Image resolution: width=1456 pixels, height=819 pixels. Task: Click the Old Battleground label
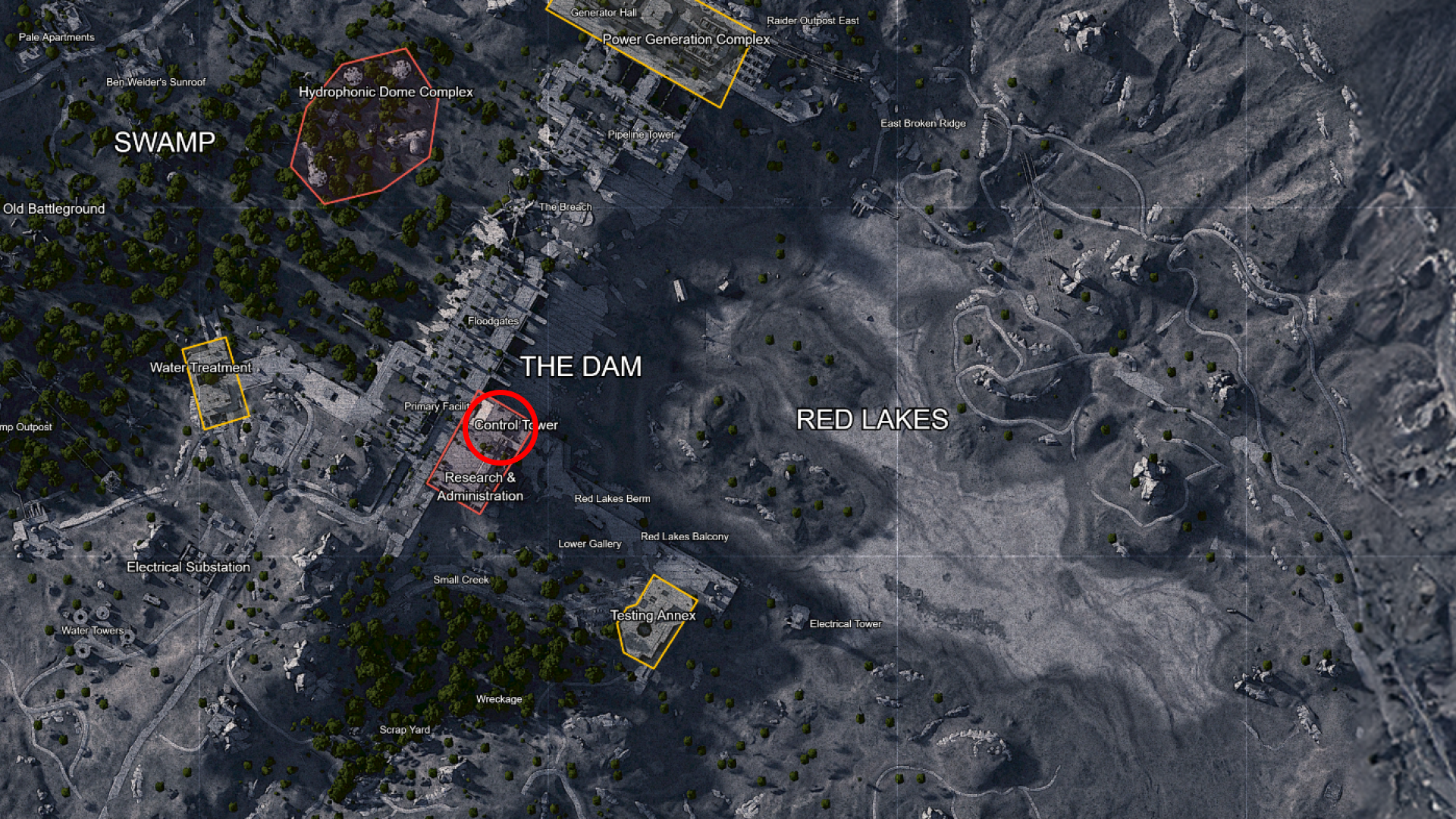[x=53, y=209]
